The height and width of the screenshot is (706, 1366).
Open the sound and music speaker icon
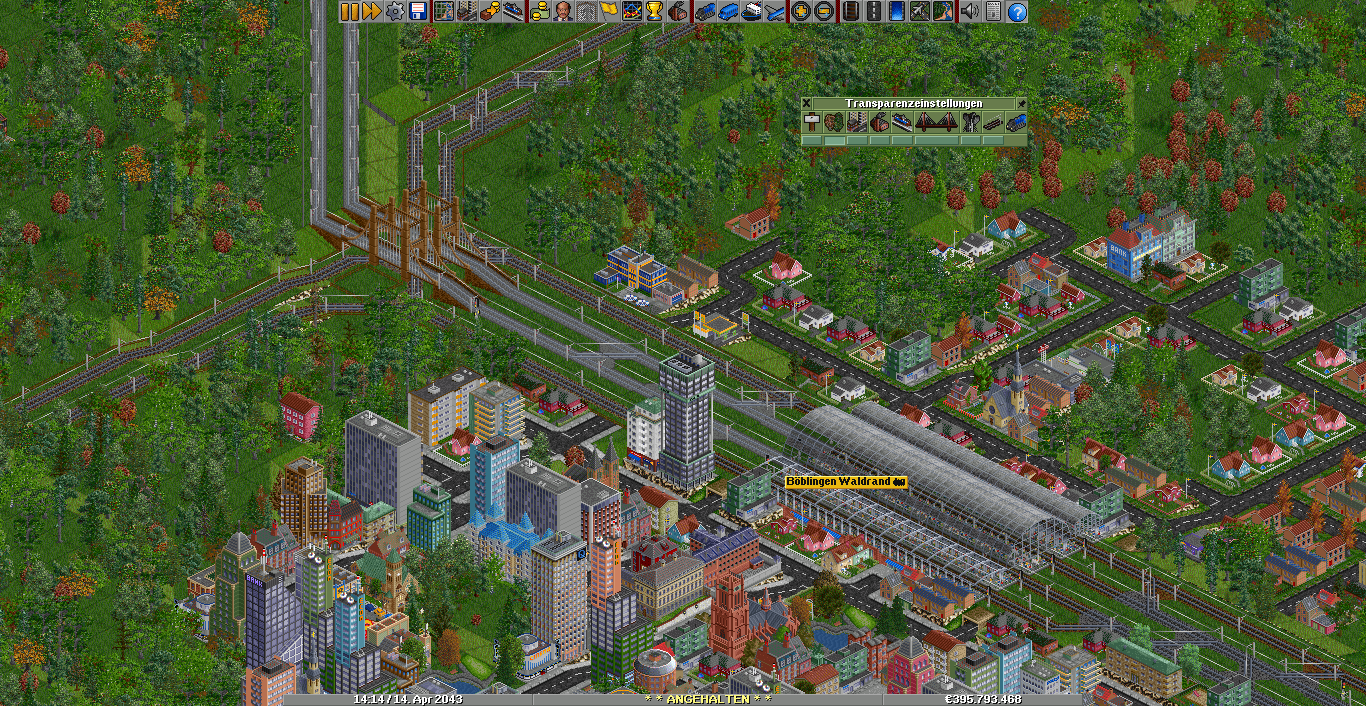pos(969,12)
